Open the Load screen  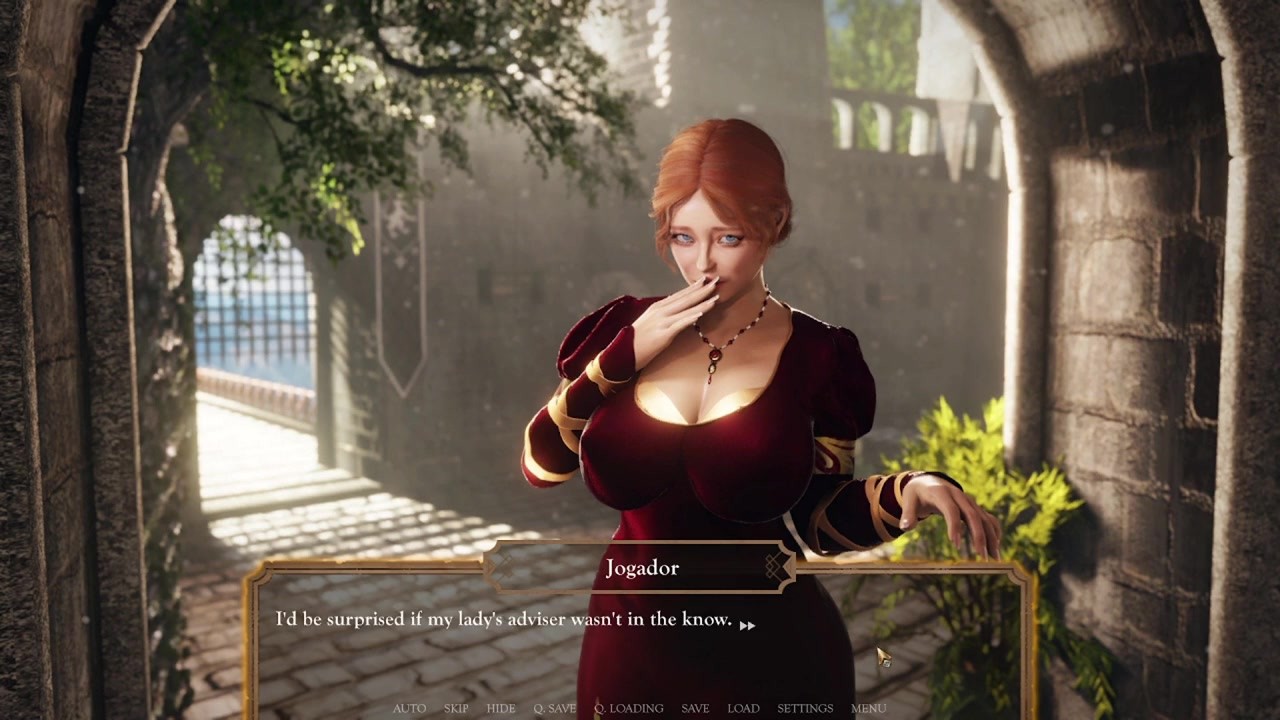tap(743, 708)
